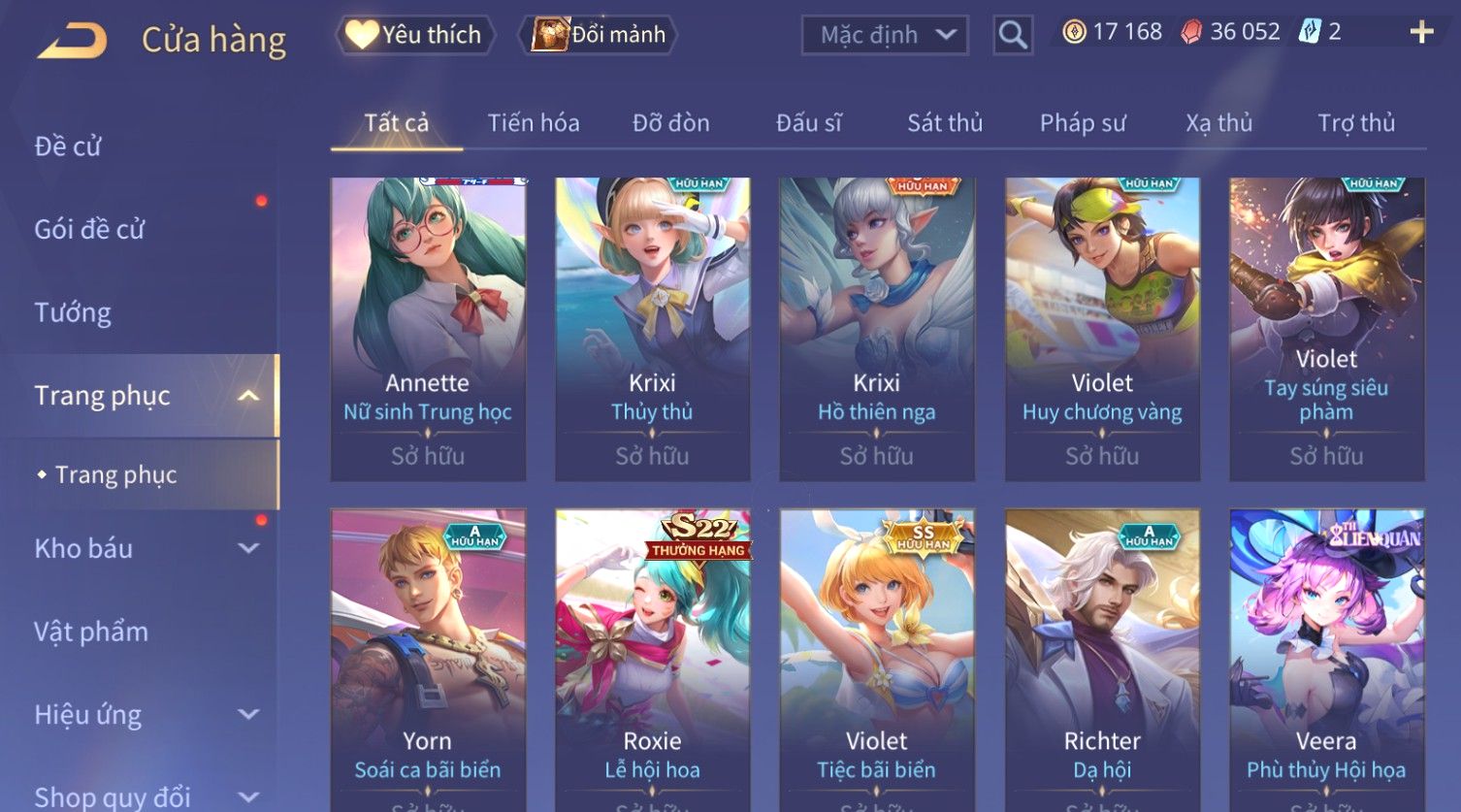1461x812 pixels.
Task: Open the Yêu thích favorites list
Action: 415,35
